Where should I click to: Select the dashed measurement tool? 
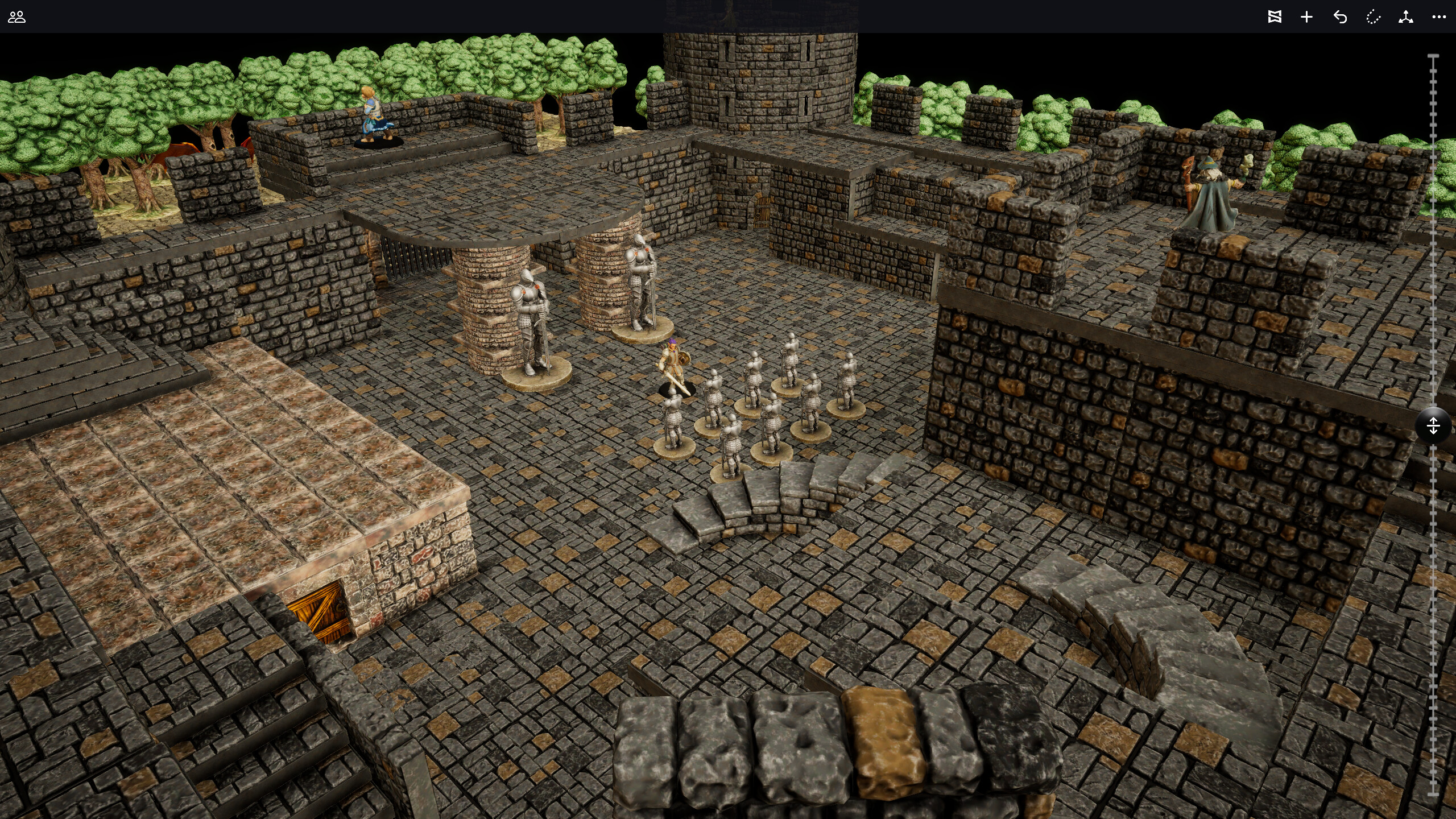1373,17
